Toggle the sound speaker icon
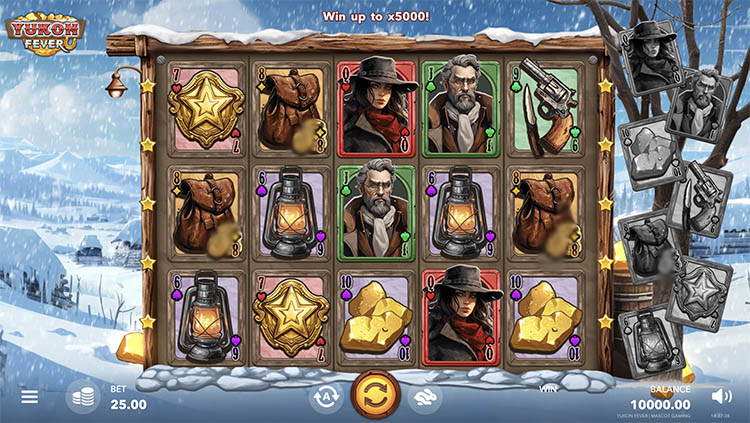Image resolution: width=750 pixels, height=423 pixels. [722, 396]
